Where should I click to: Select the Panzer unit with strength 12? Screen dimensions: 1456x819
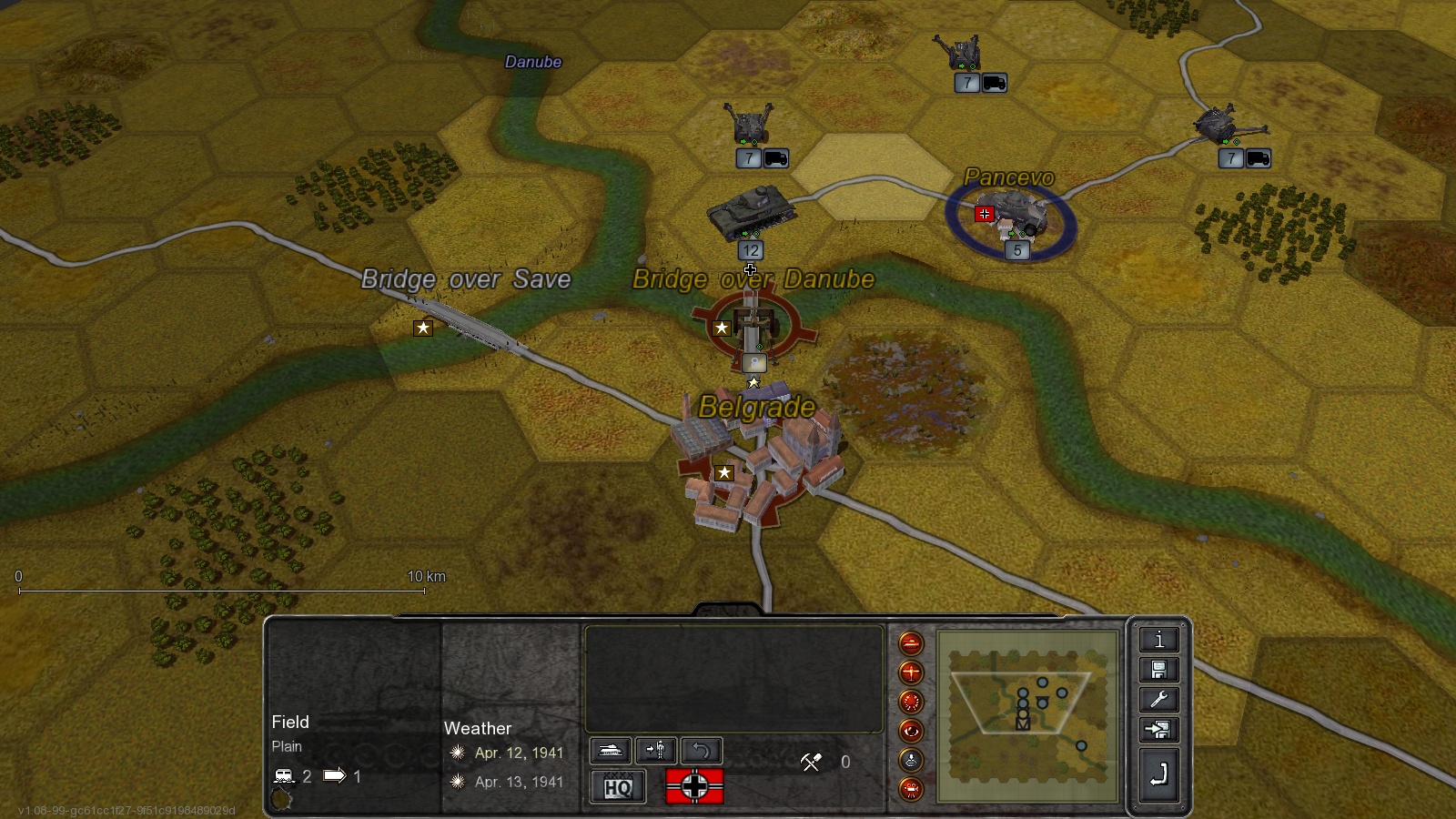753,211
